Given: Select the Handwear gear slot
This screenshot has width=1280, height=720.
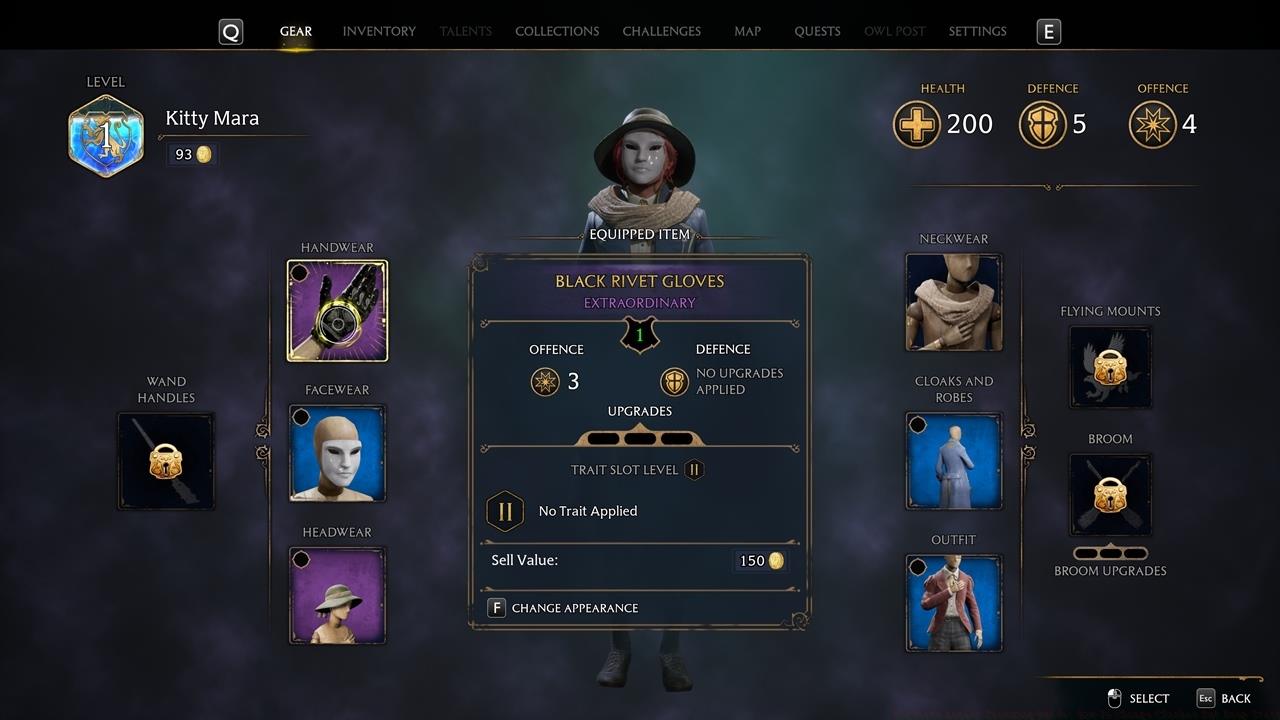Looking at the screenshot, I should 337,310.
